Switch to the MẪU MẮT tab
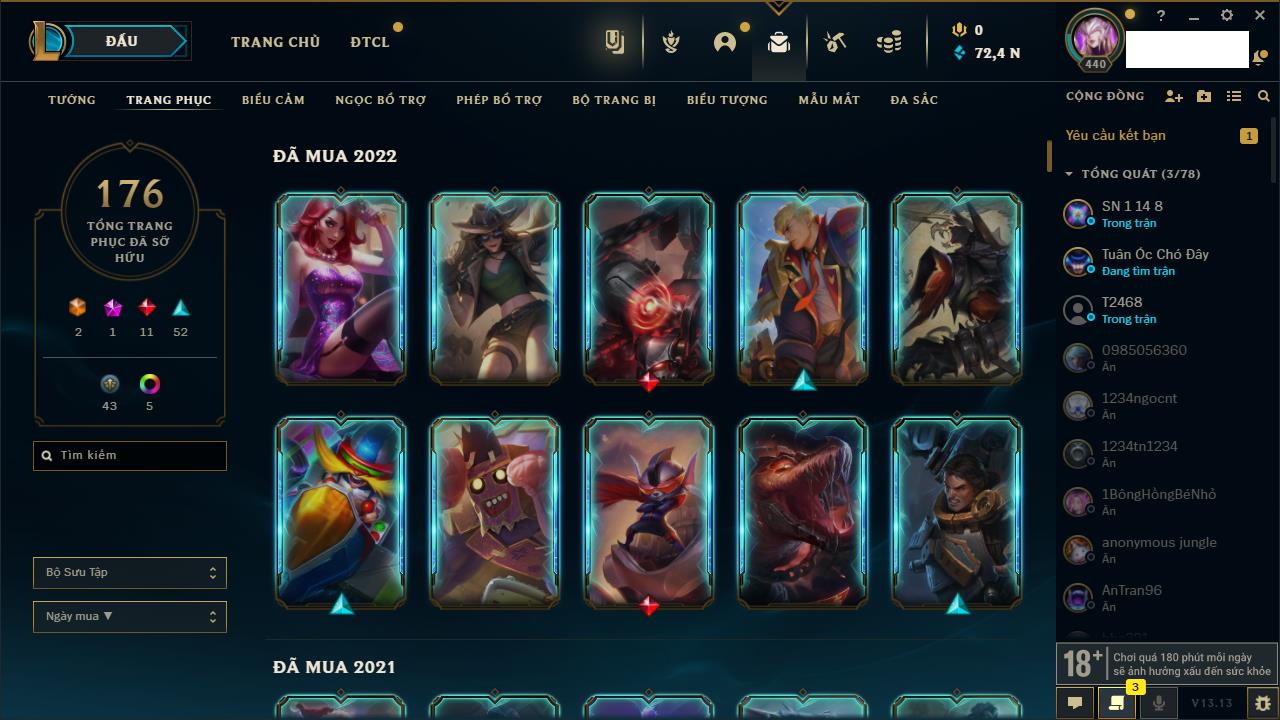 point(829,100)
